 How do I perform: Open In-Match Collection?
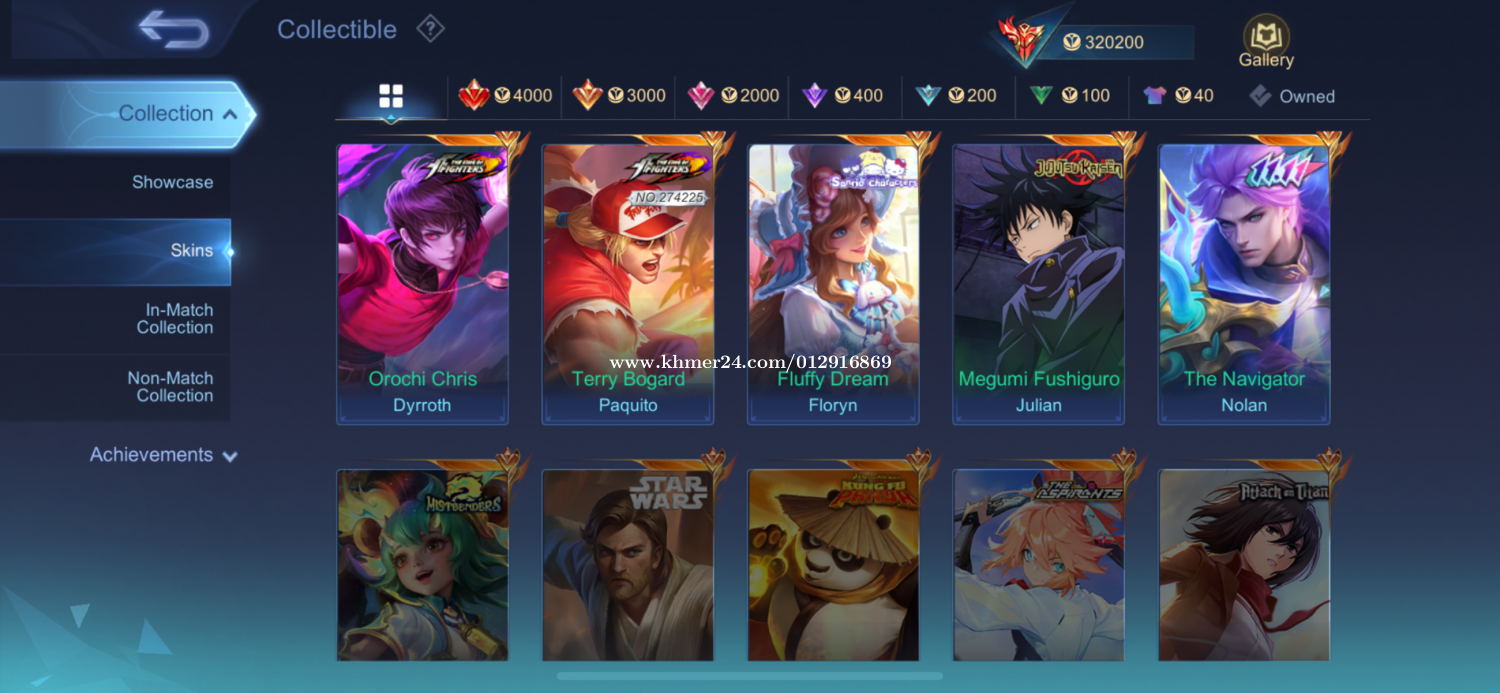174,319
